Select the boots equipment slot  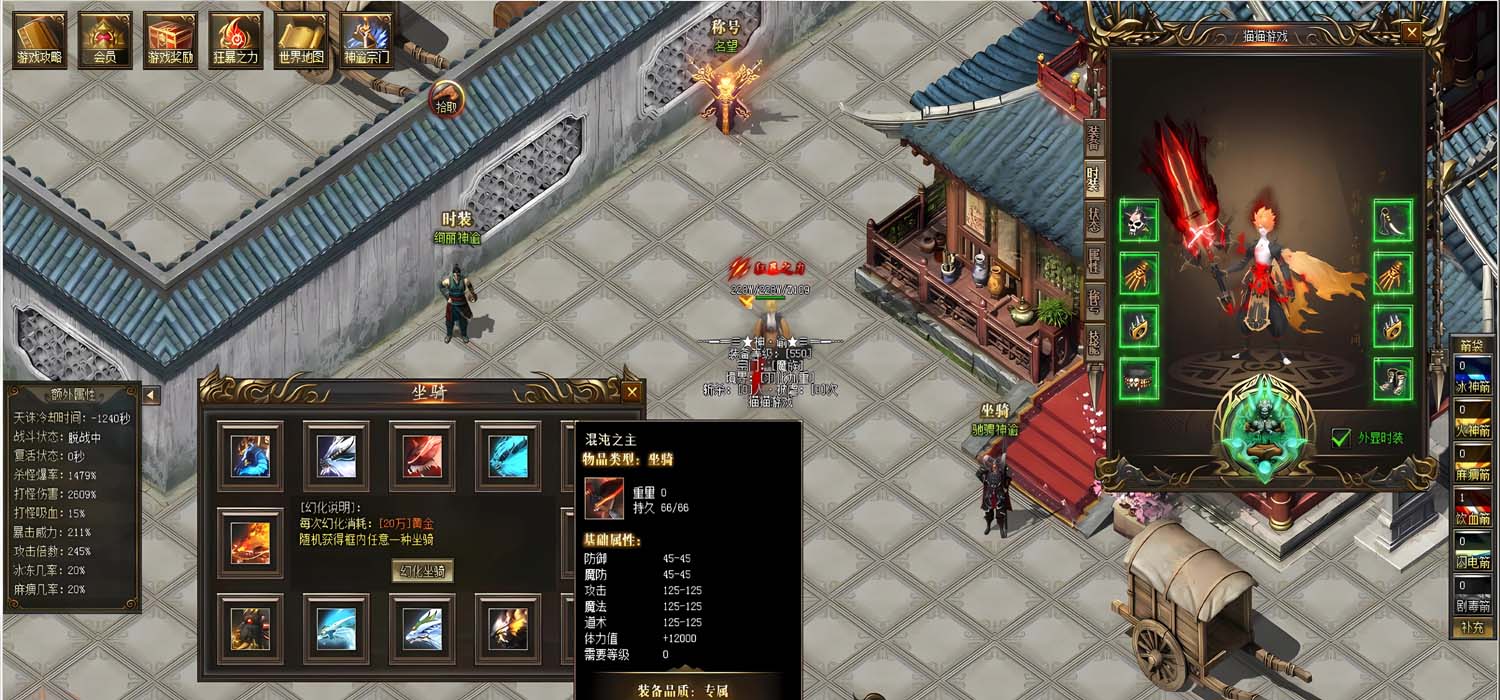[1393, 379]
